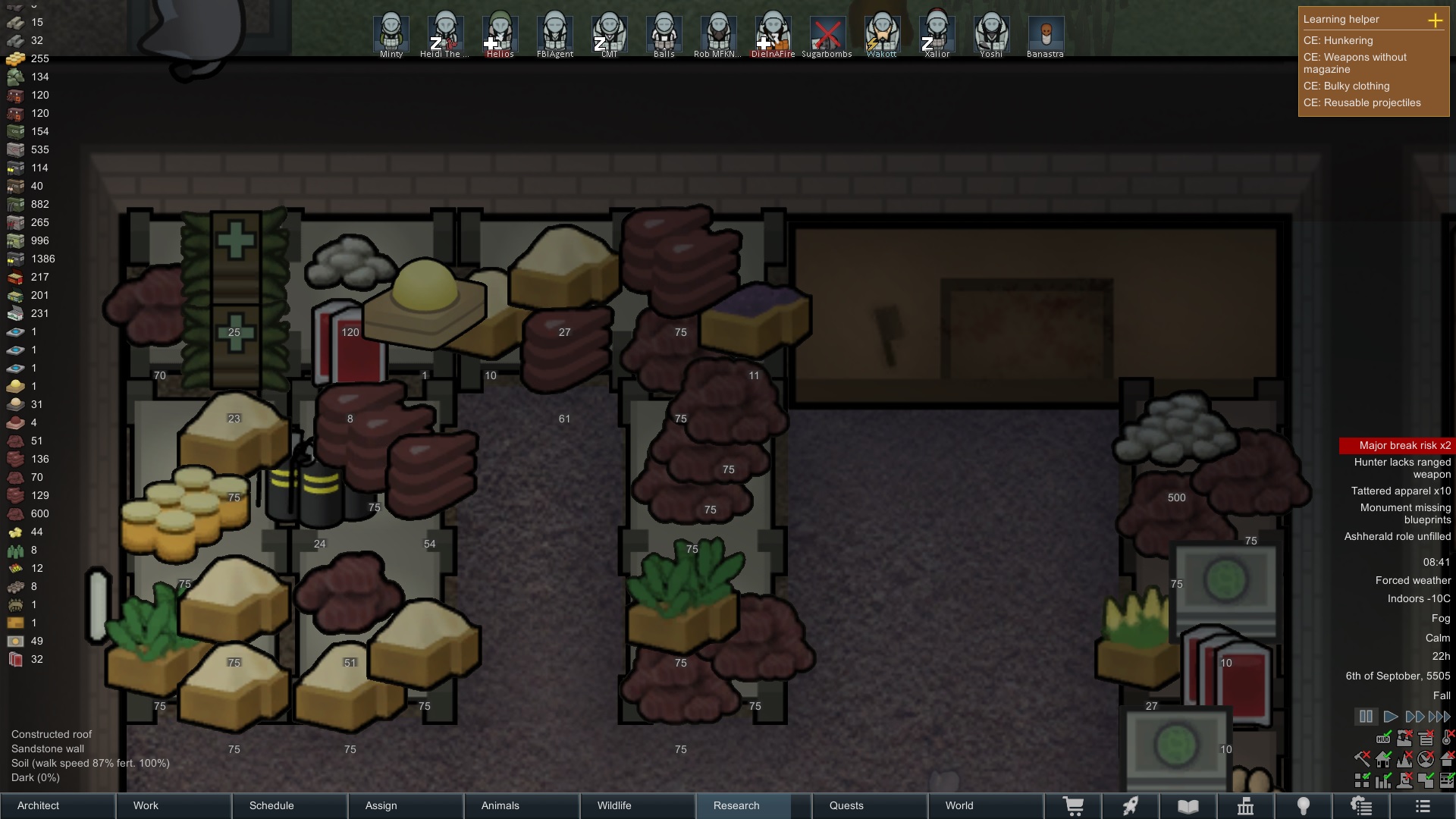Select the Banastra portrait
1456x819 pixels.
click(1045, 34)
